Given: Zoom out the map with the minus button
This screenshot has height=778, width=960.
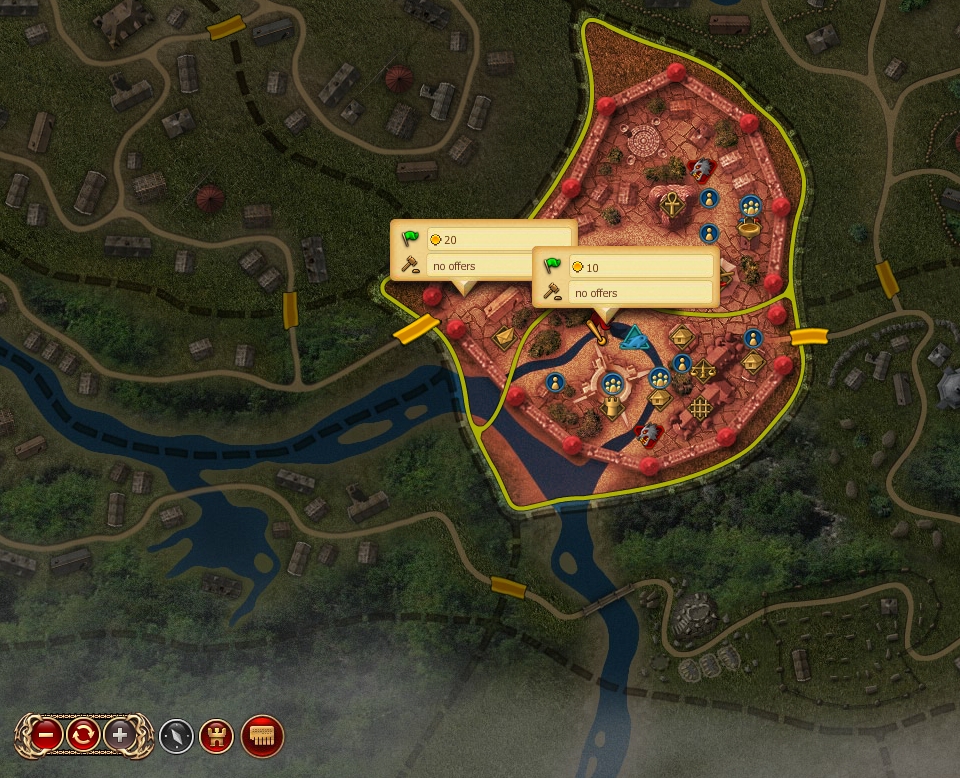Looking at the screenshot, I should (x=46, y=736).
